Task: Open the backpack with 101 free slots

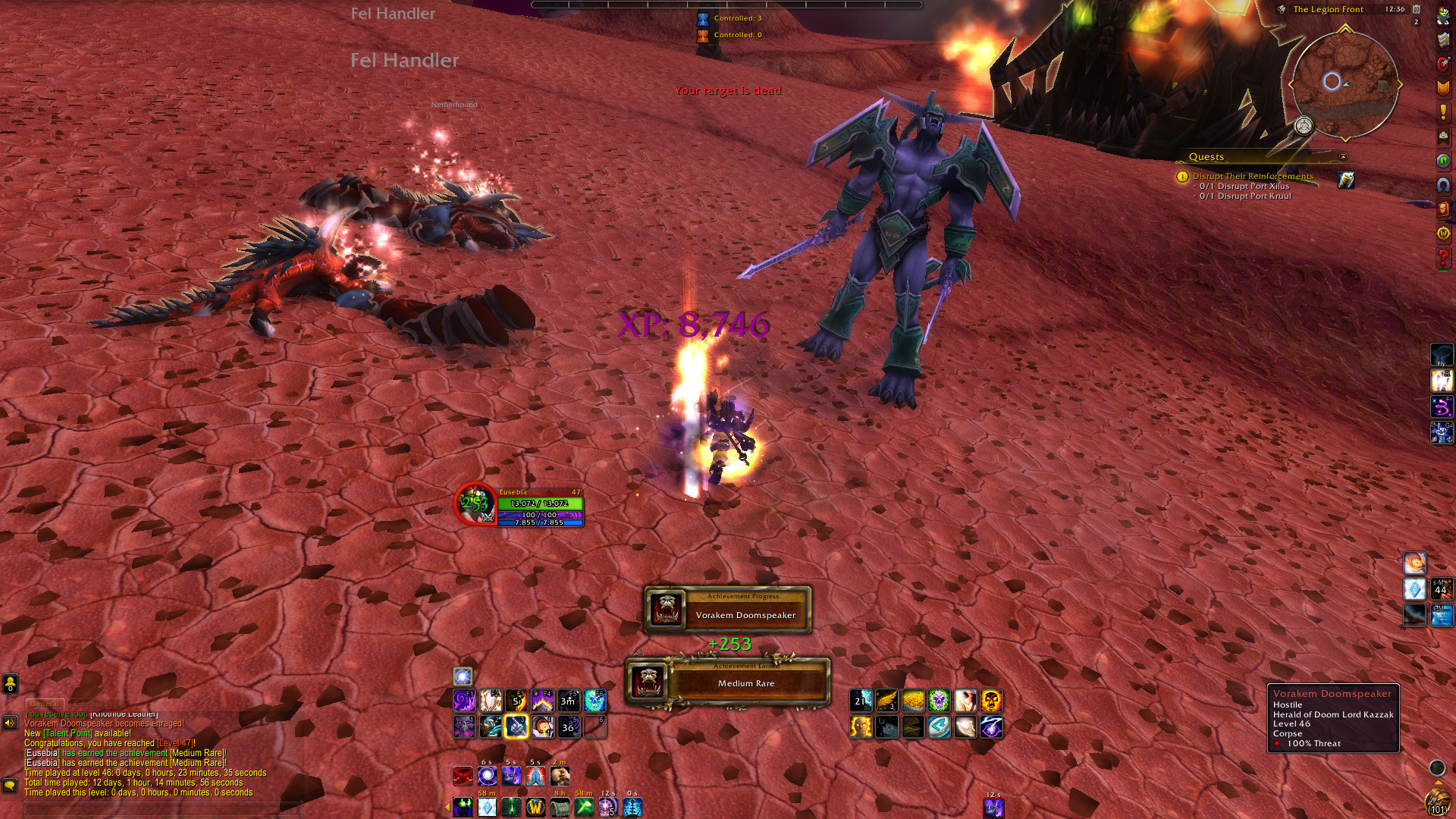Action: (x=1437, y=804)
